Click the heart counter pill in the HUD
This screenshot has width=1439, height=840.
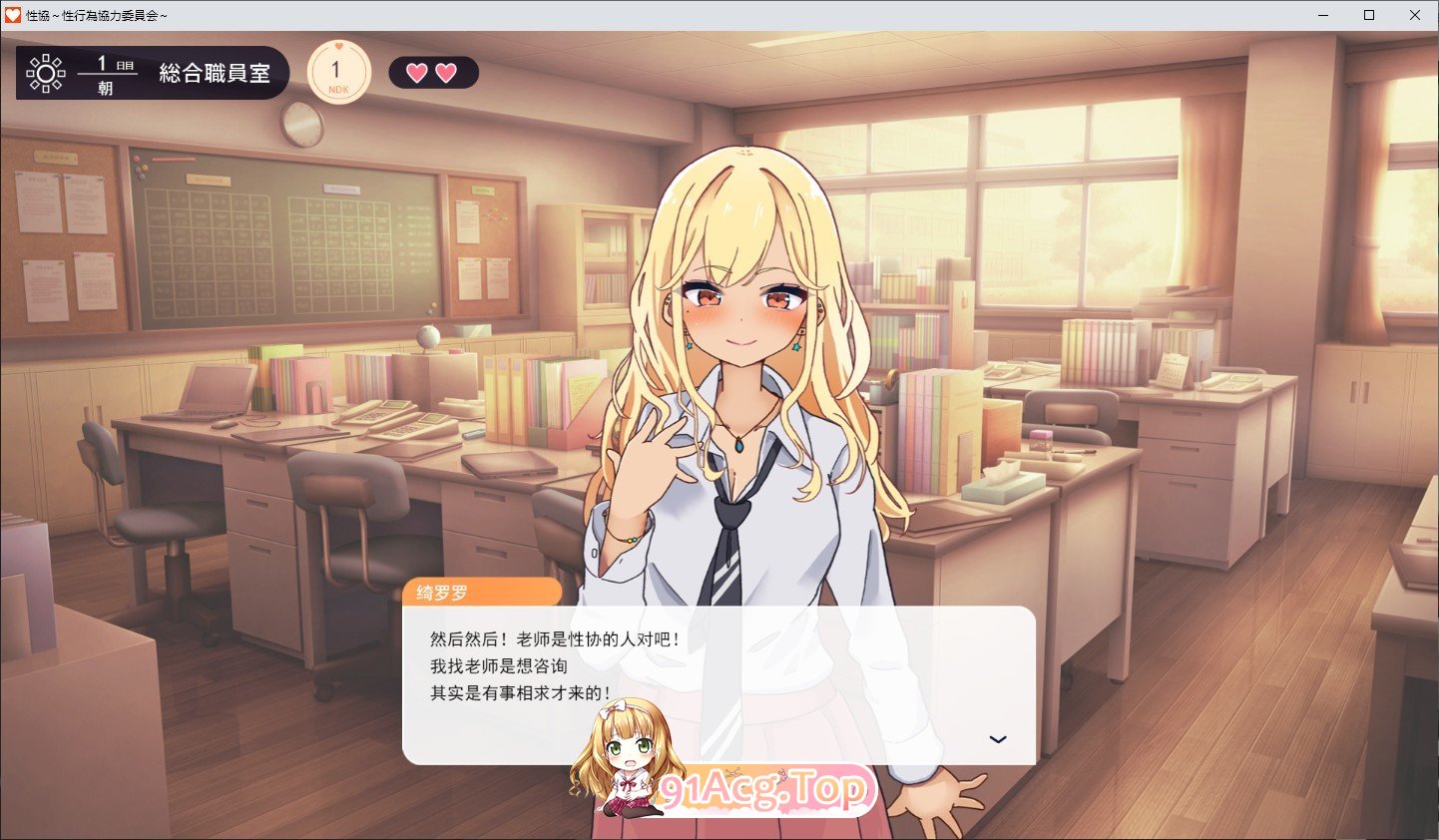tap(432, 71)
